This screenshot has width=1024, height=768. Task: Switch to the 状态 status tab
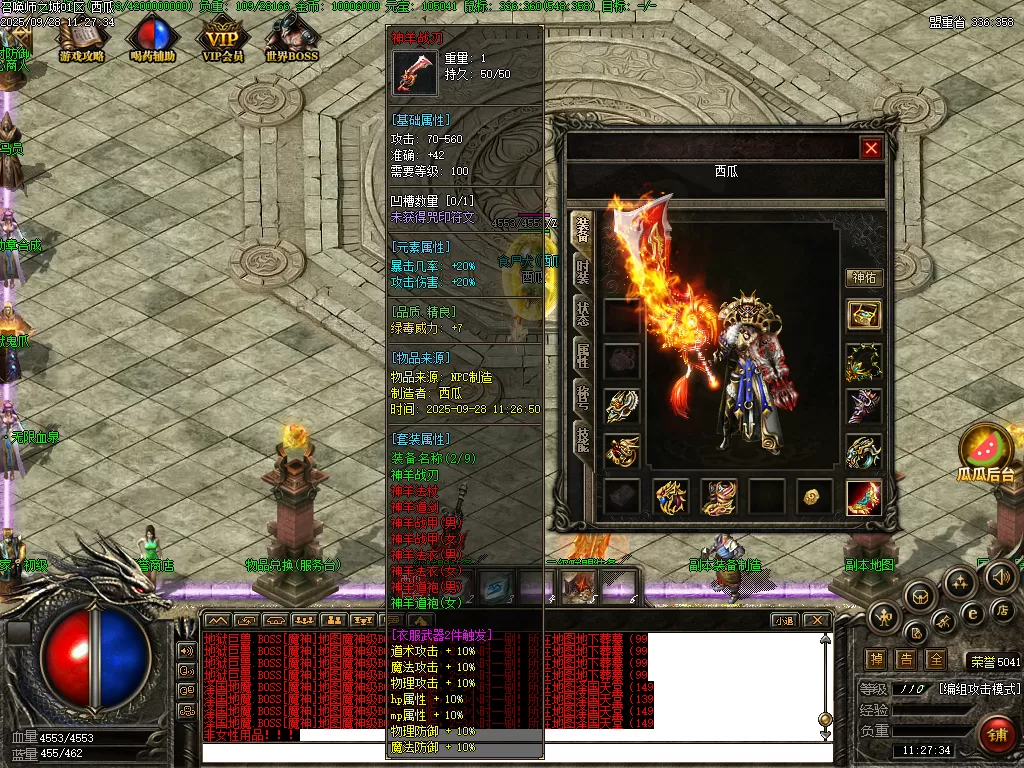coord(581,313)
